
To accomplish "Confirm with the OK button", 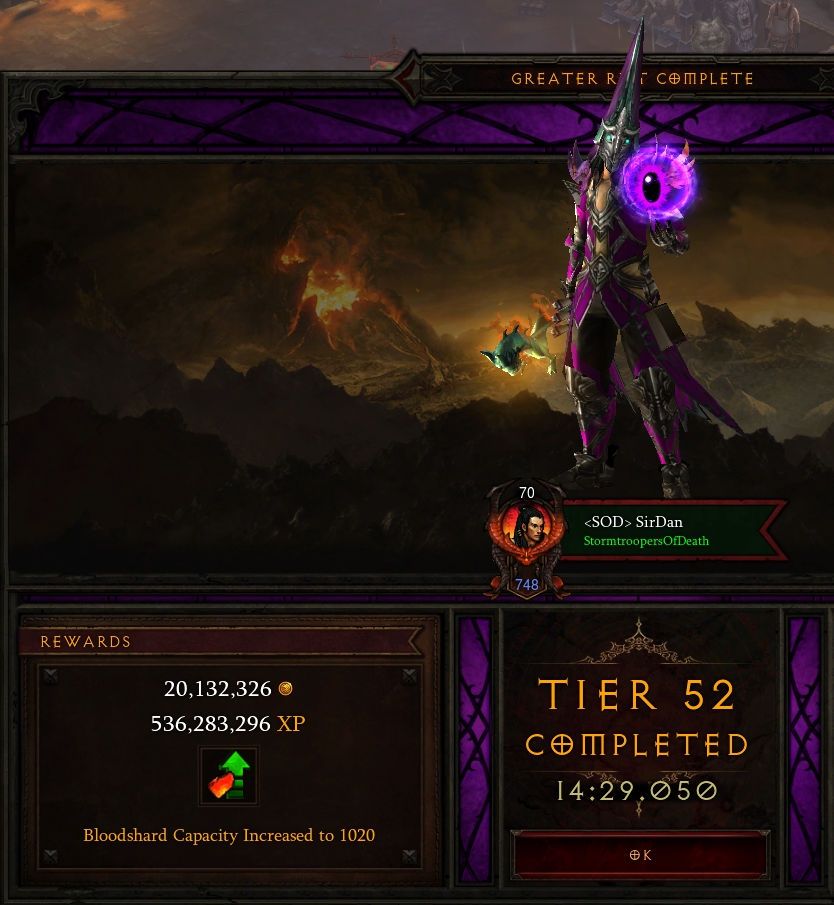I will coord(640,855).
